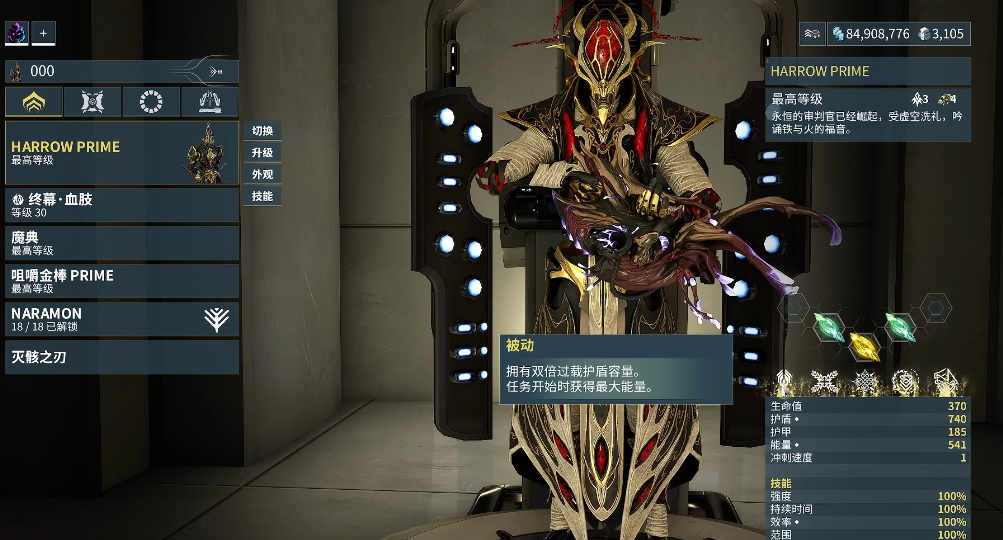Select the 咀嚼金棒 PRIME melee slot

click(x=121, y=281)
